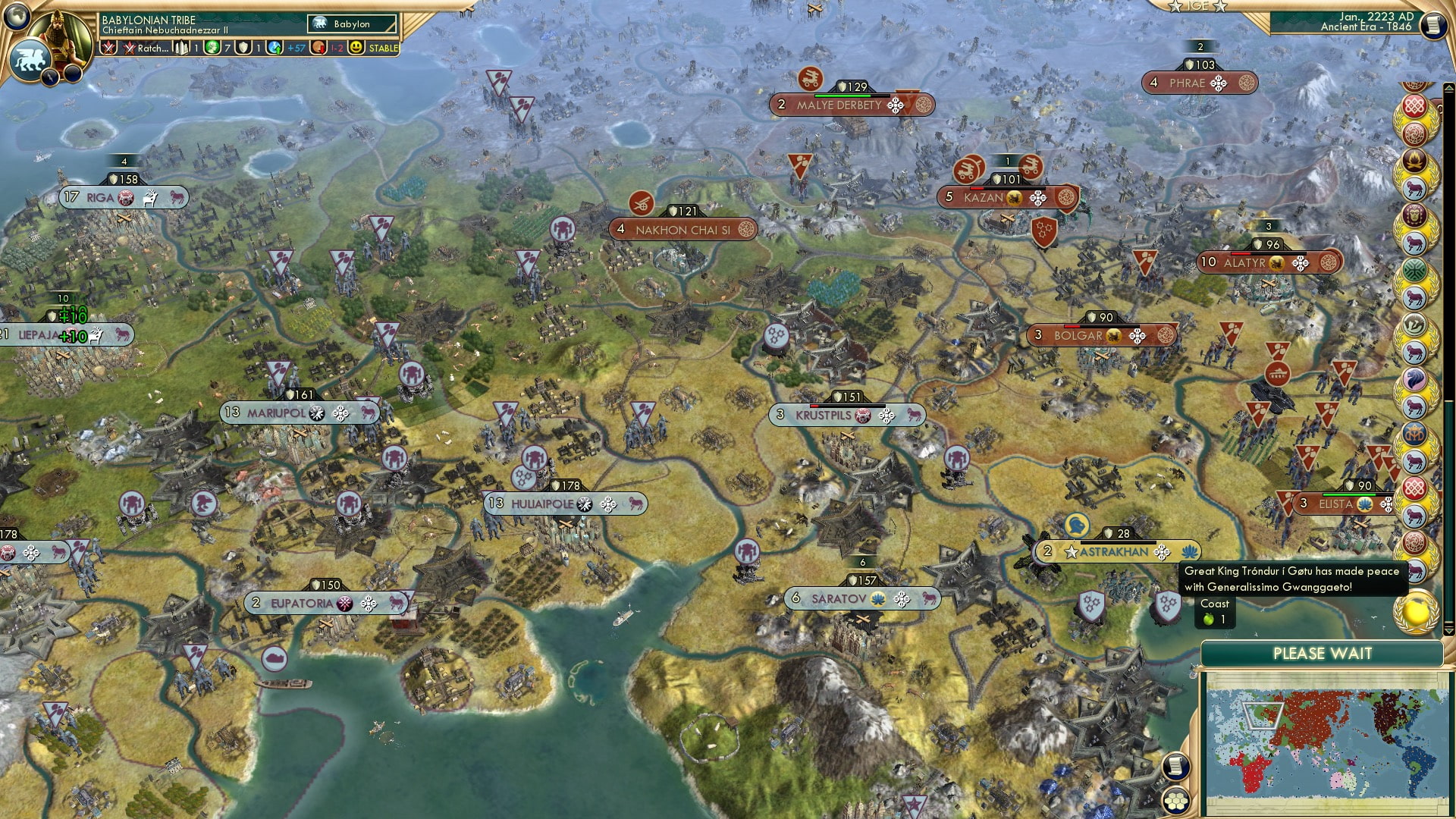Click the STABLE happiness smiley indicator
This screenshot has width=1456, height=819.
pos(355,46)
